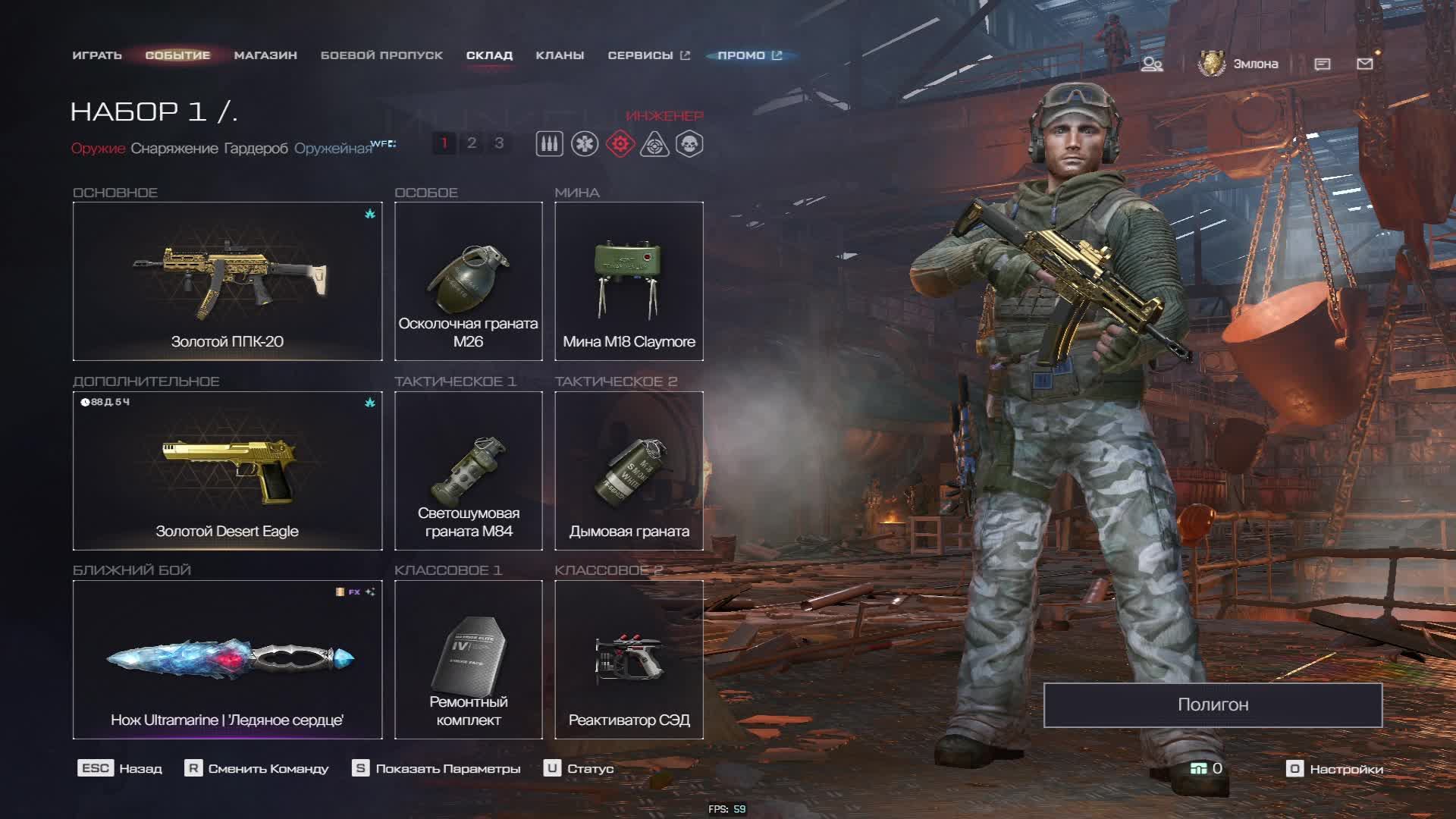
Task: Click the Дымовая граната tactical slot
Action: 629,471
